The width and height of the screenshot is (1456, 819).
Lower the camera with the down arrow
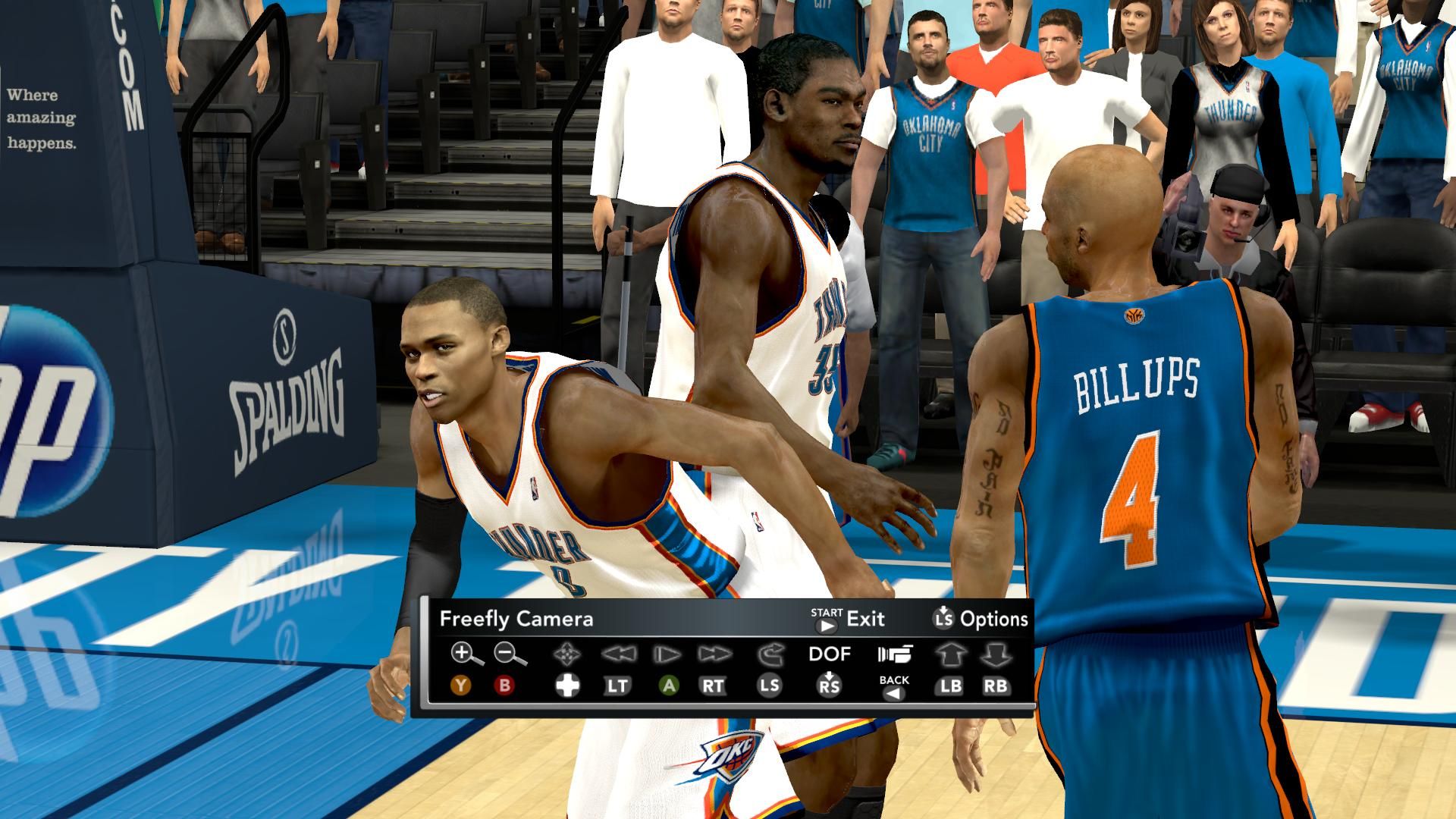(x=996, y=654)
